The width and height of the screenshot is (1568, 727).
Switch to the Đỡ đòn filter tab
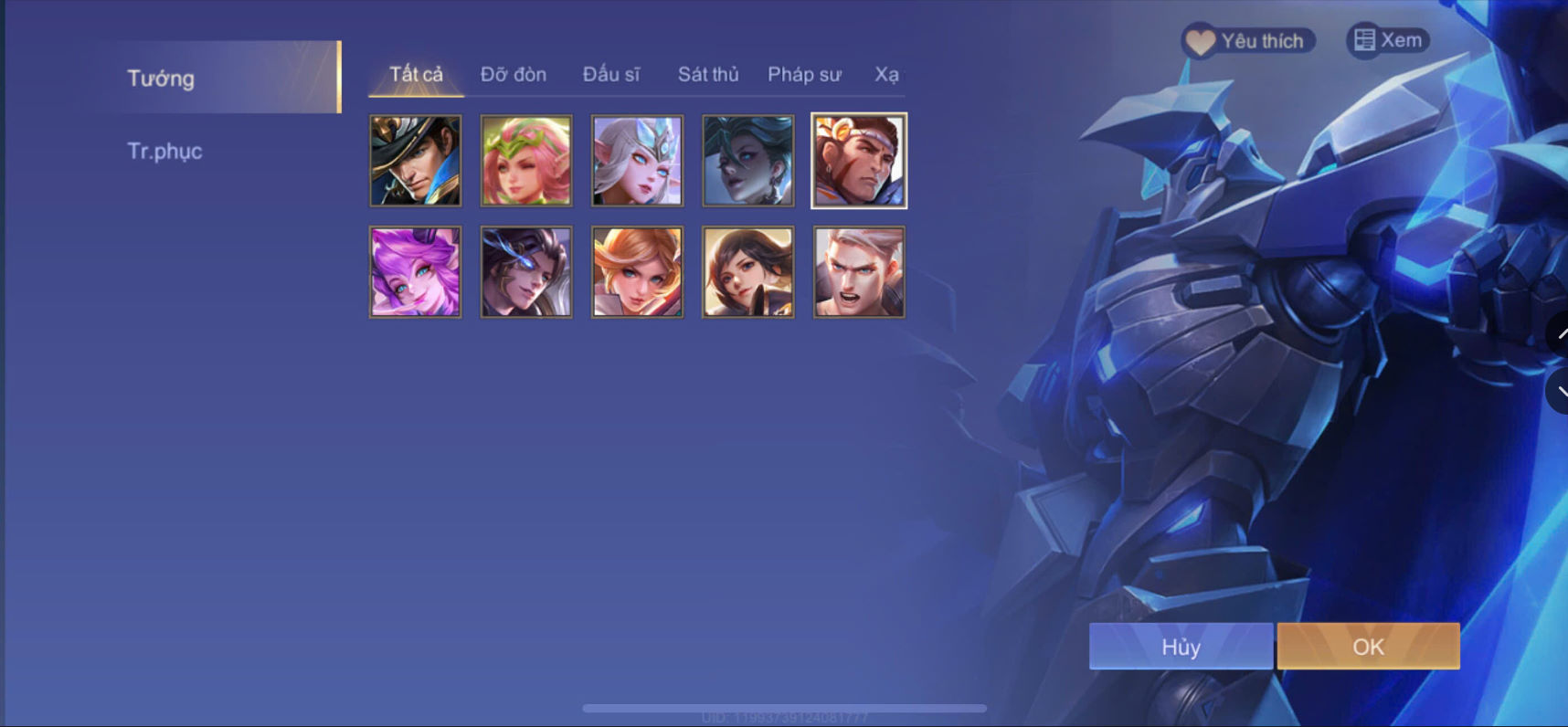pos(513,75)
